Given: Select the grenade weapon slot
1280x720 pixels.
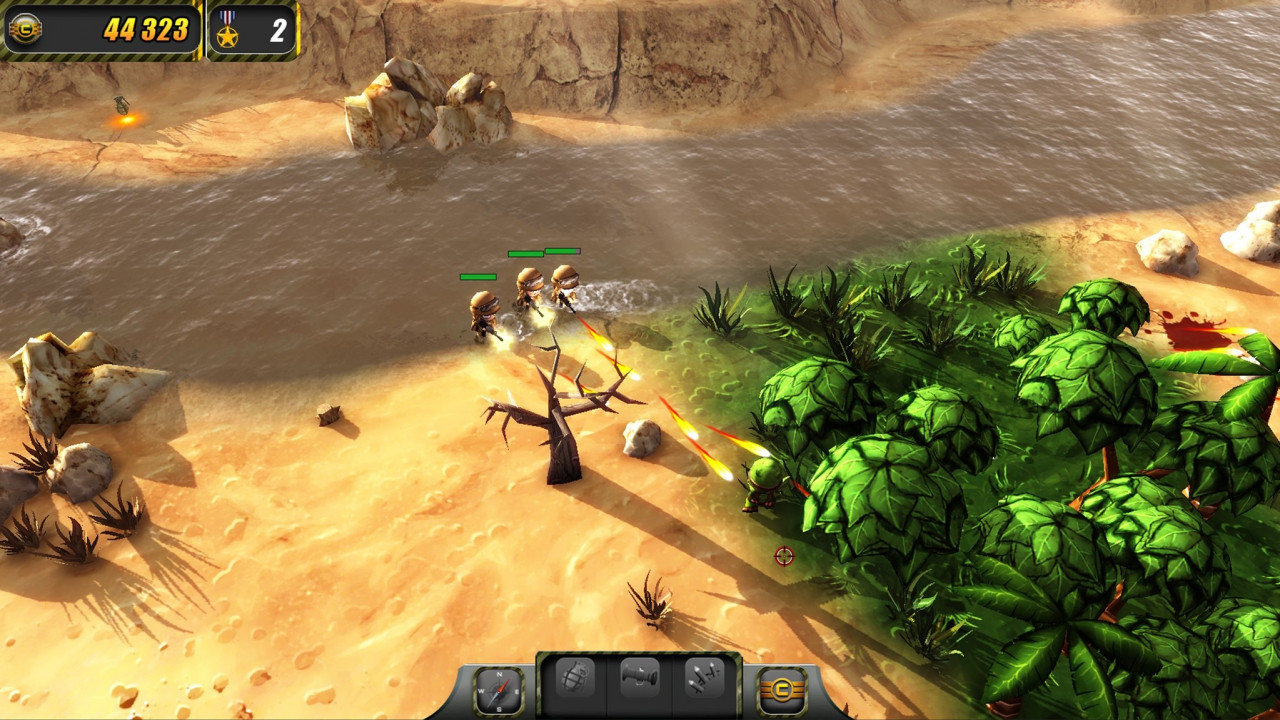Looking at the screenshot, I should pyautogui.click(x=575, y=680).
